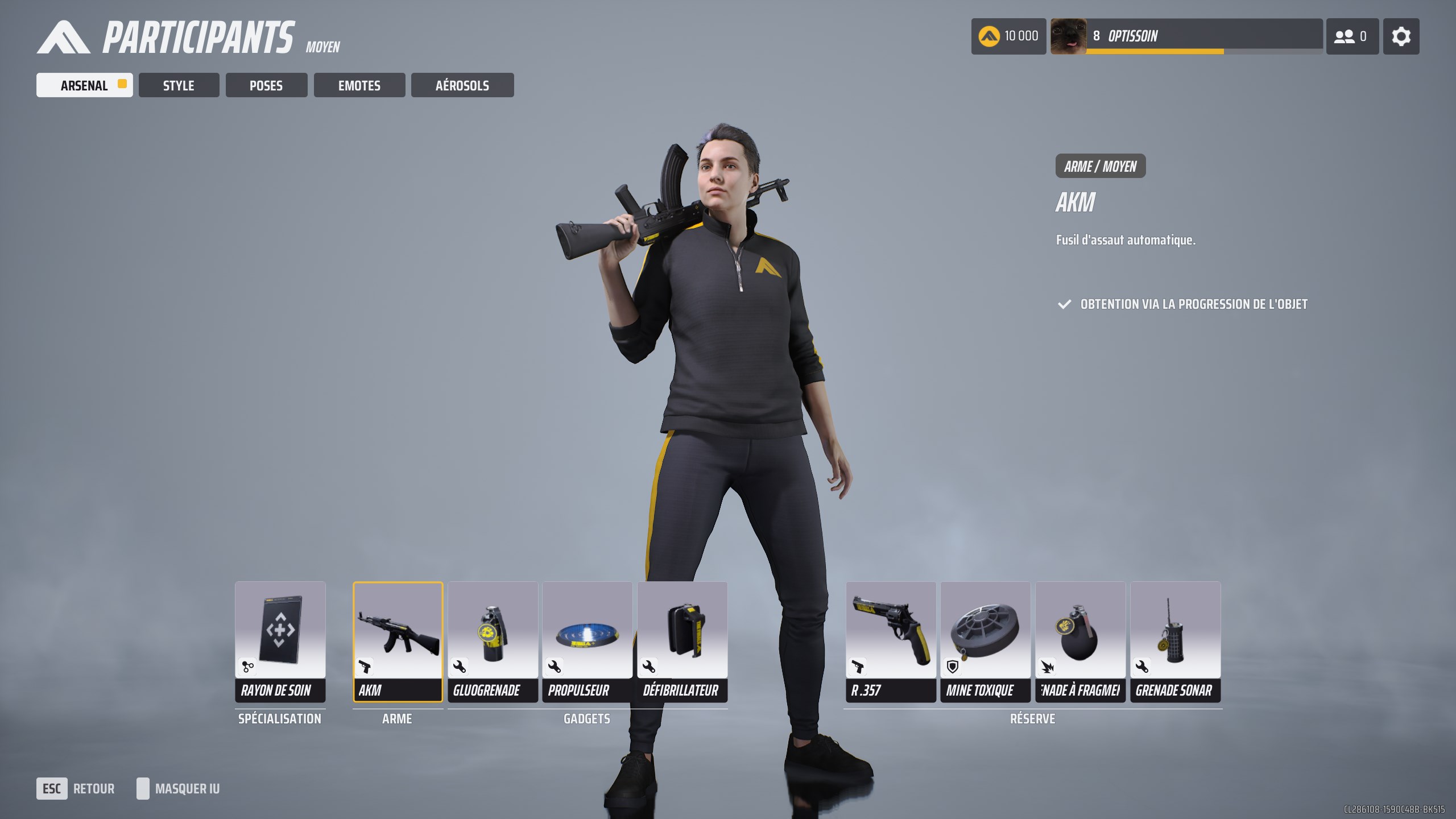Select the Rayon de Soin specialisation slot
Image resolution: width=1456 pixels, height=819 pixels.
pos(280,641)
